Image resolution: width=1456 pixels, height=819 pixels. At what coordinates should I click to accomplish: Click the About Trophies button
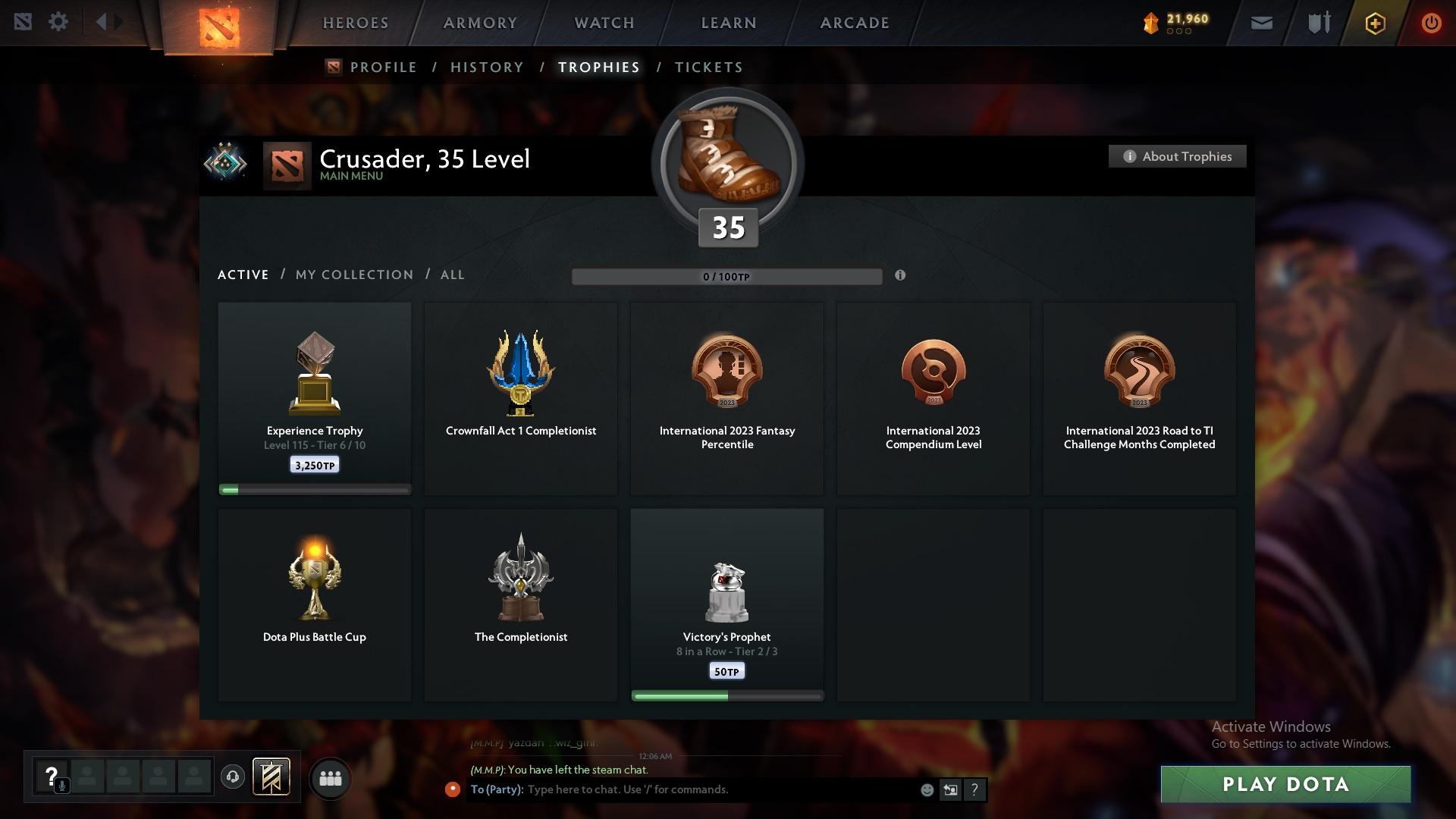tap(1177, 156)
